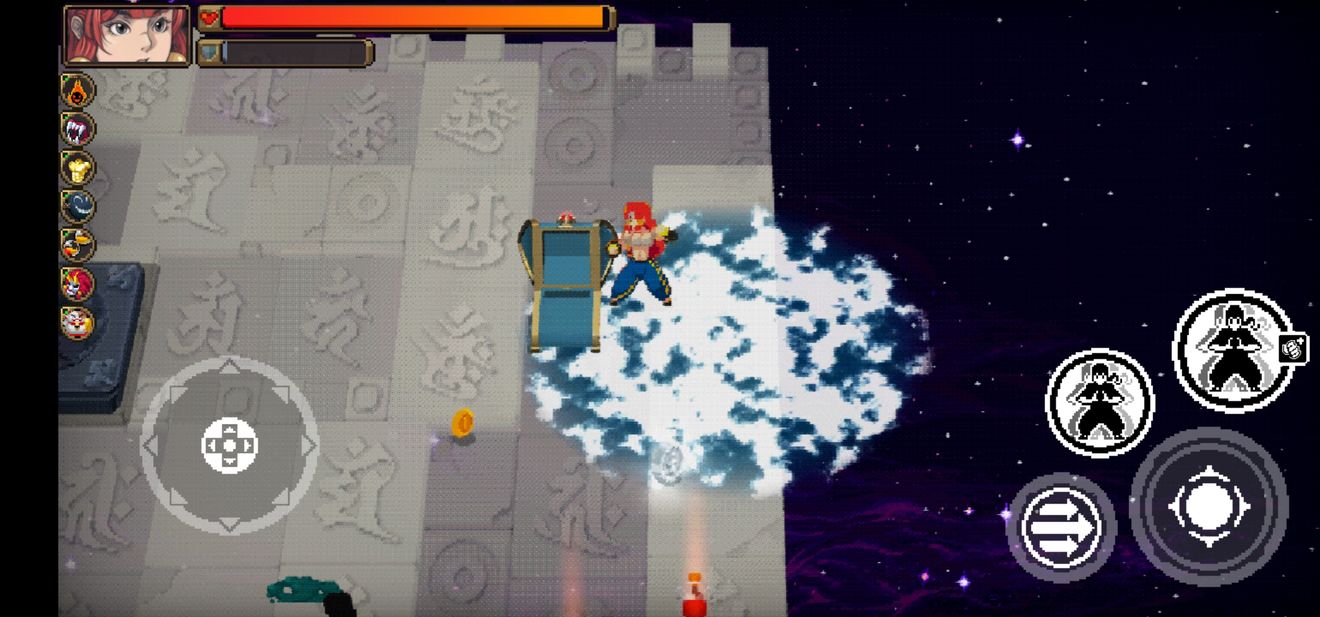Select the fanged mouth buff icon

[x=78, y=129]
